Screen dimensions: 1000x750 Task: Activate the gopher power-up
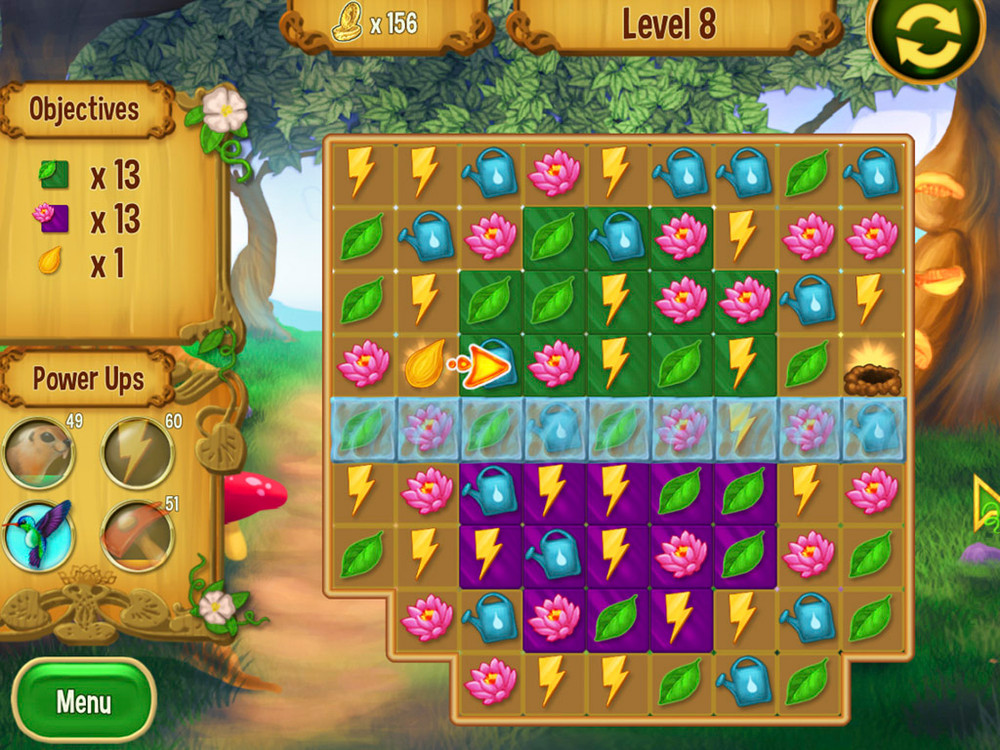pyautogui.click(x=39, y=453)
